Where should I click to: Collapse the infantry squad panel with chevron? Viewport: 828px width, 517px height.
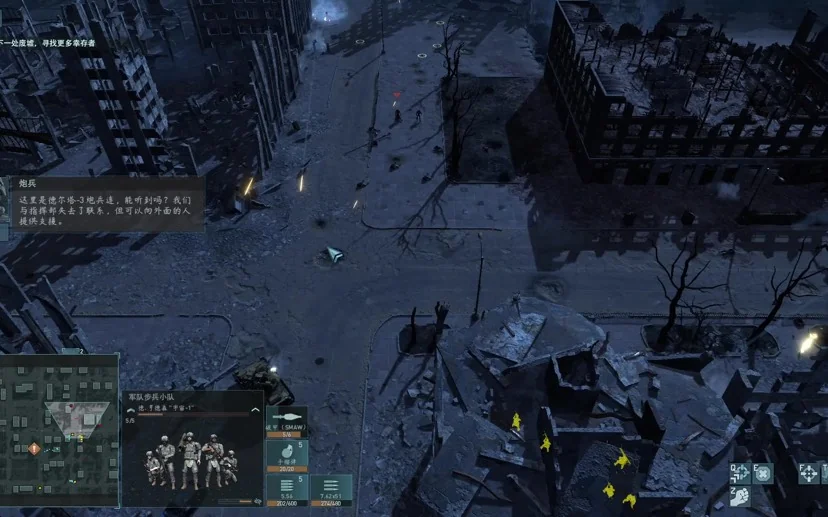pos(255,409)
